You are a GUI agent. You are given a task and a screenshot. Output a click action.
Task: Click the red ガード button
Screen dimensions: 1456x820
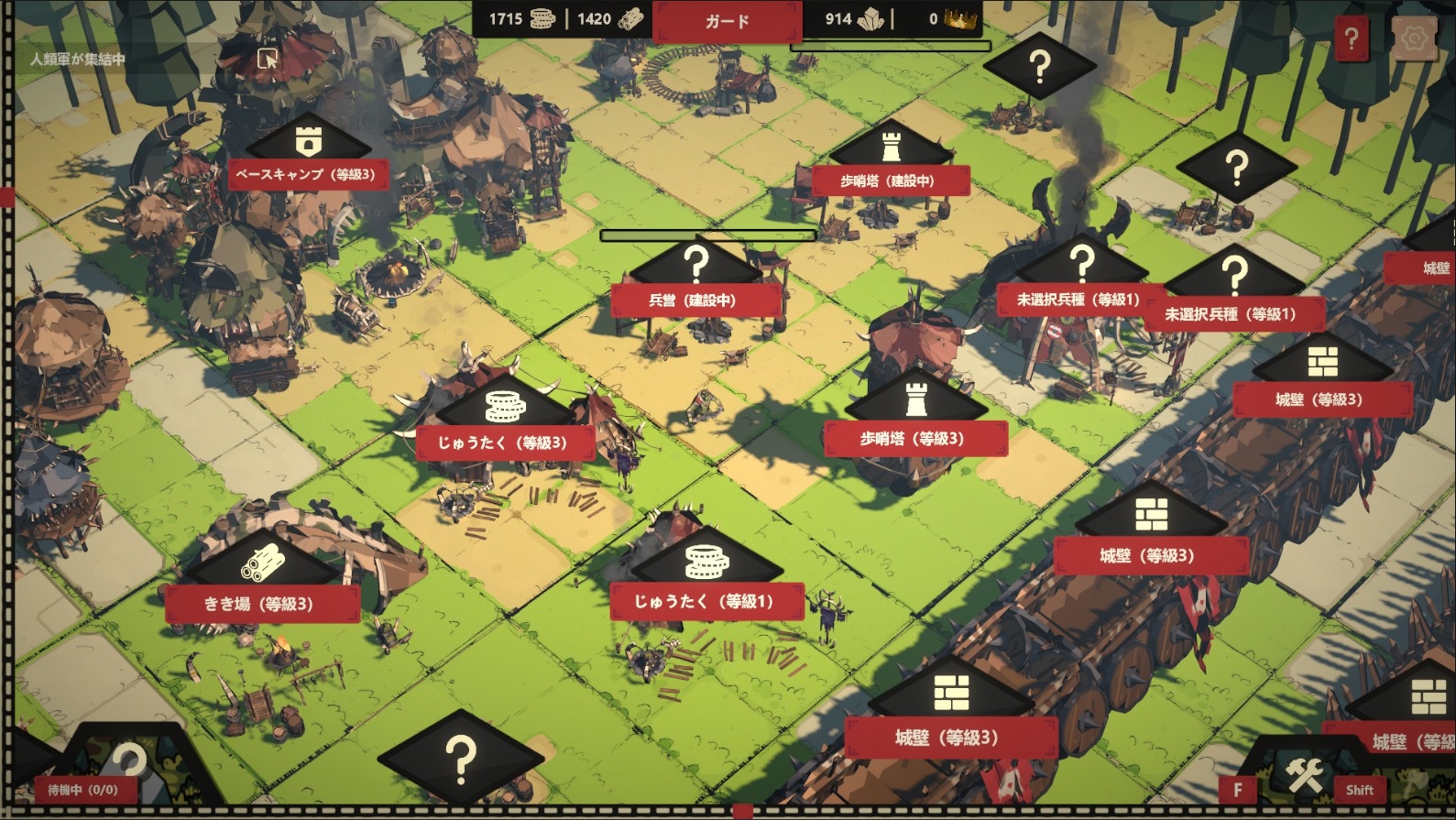pyautogui.click(x=727, y=21)
